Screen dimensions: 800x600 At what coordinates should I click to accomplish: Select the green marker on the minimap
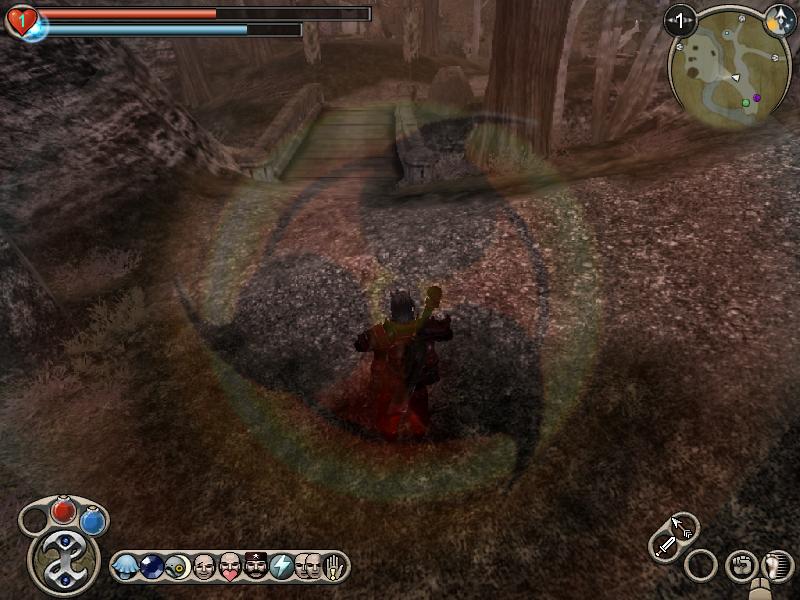click(745, 102)
